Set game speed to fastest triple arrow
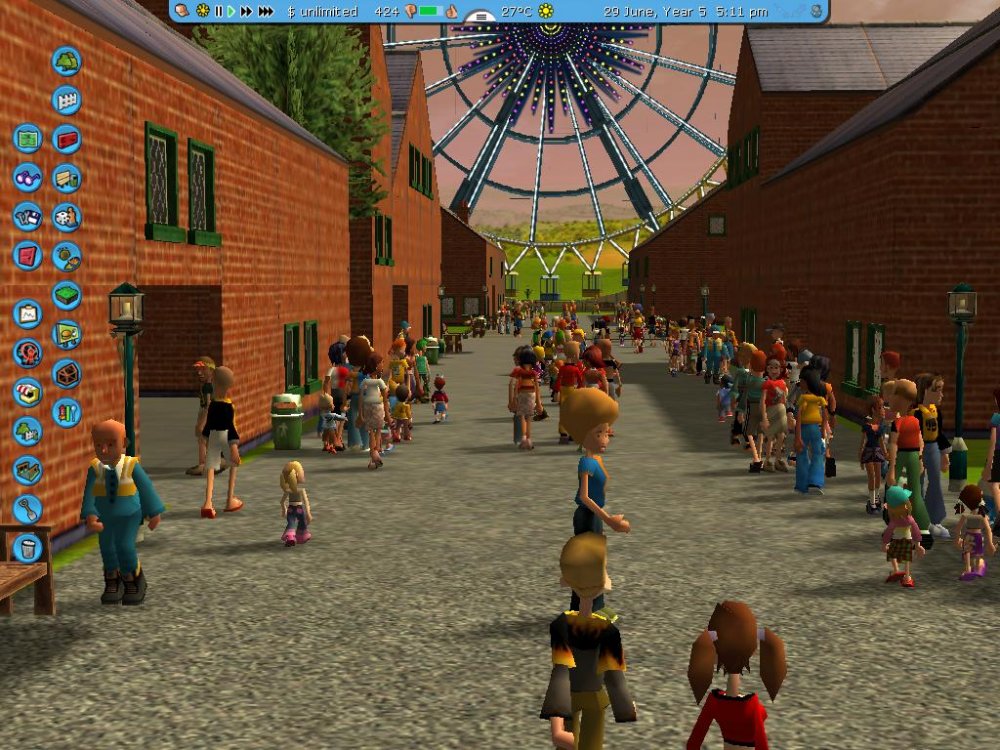 tap(265, 11)
